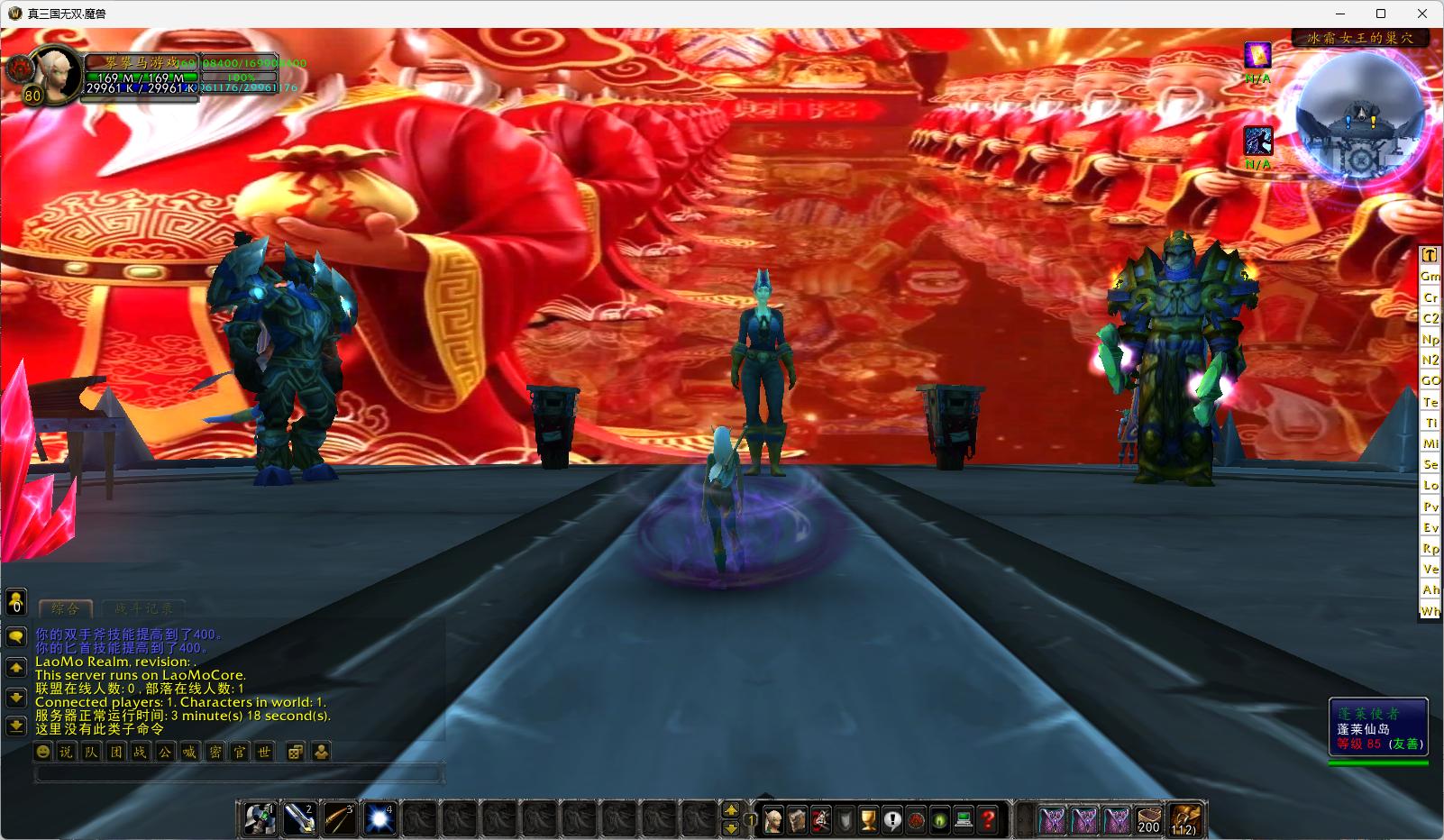
Task: Open the emote smiley face button
Action: tap(42, 752)
